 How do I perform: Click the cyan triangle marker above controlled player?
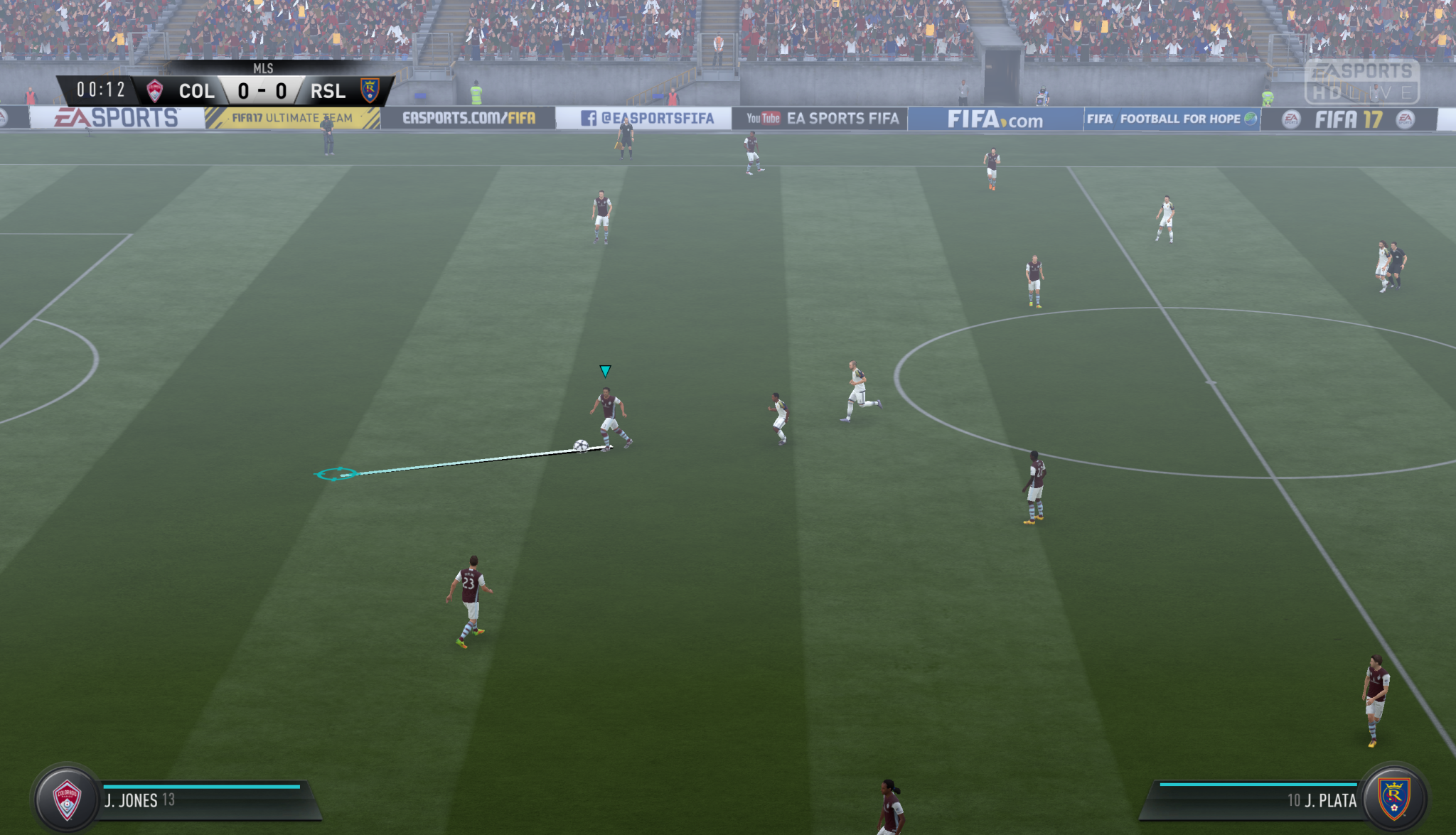coord(605,371)
